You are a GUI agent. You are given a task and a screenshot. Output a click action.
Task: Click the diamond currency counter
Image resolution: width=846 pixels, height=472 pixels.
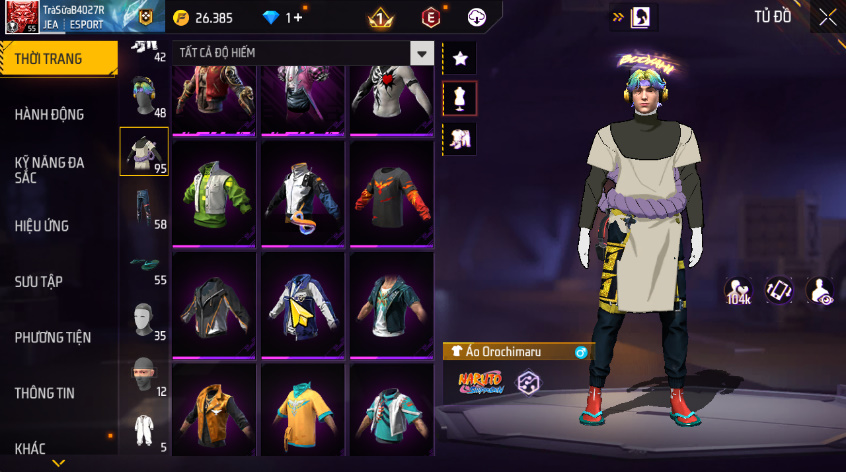point(281,17)
